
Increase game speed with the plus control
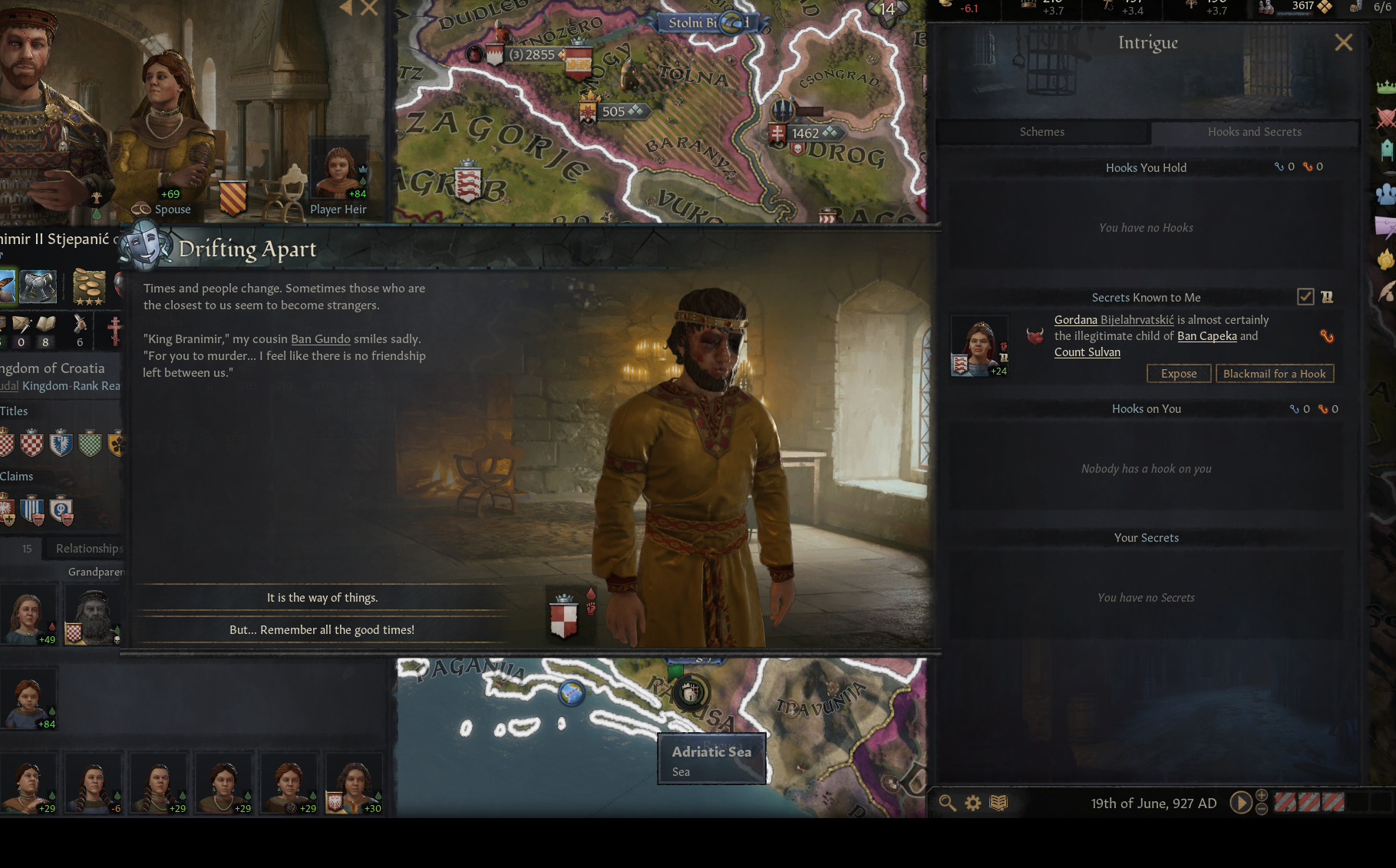click(x=1262, y=797)
